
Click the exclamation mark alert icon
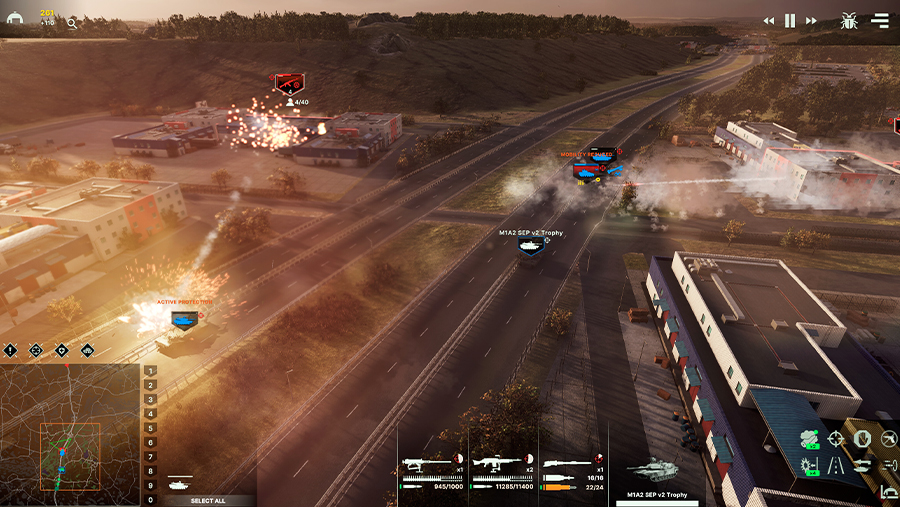pyautogui.click(x=11, y=351)
